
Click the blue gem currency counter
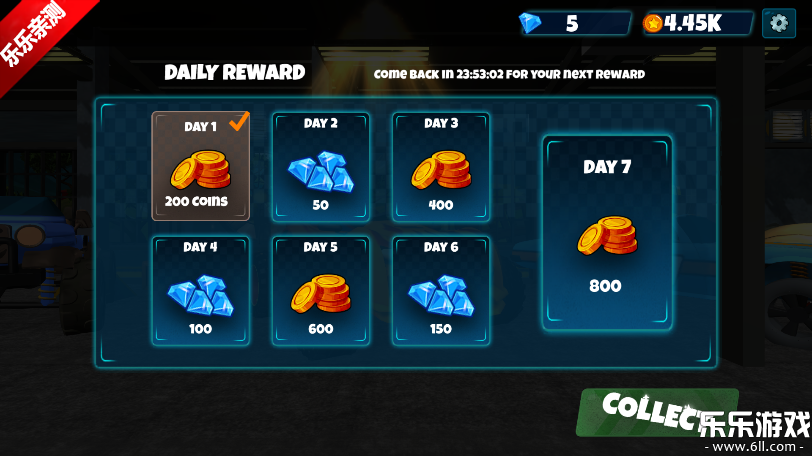coord(574,23)
